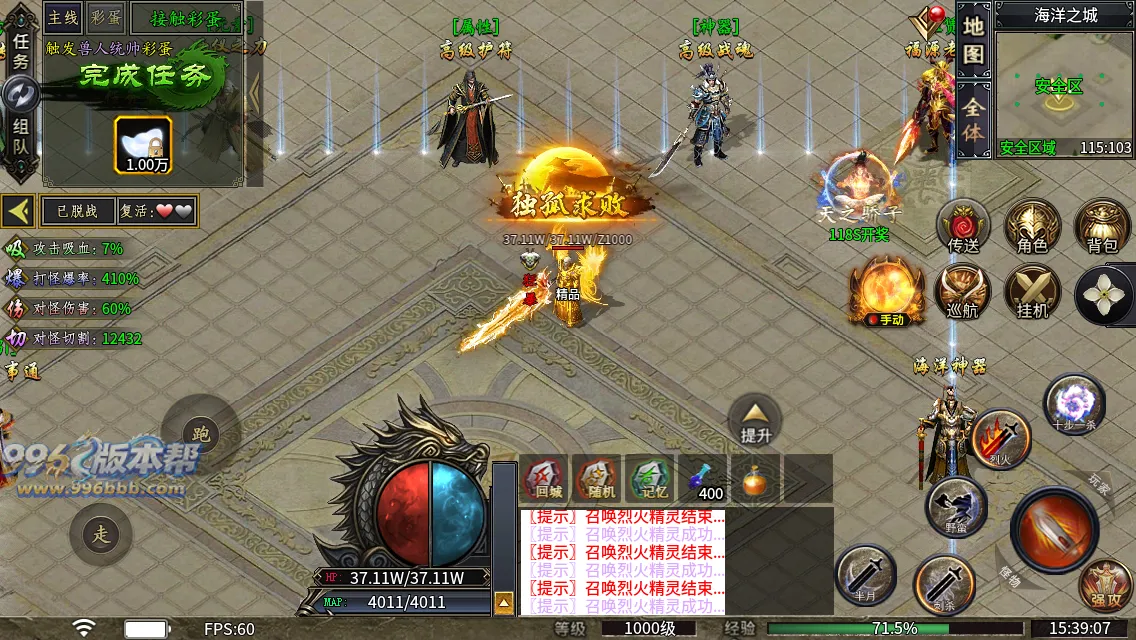This screenshot has width=1136, height=640.
Task: Tap the 提升 upgrade arrow
Action: click(756, 418)
